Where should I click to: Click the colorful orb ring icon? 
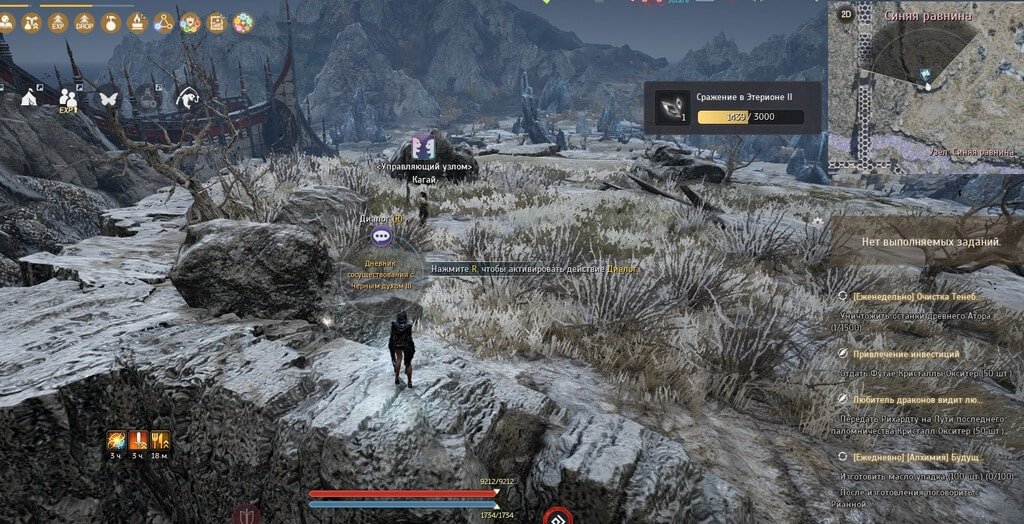243,21
